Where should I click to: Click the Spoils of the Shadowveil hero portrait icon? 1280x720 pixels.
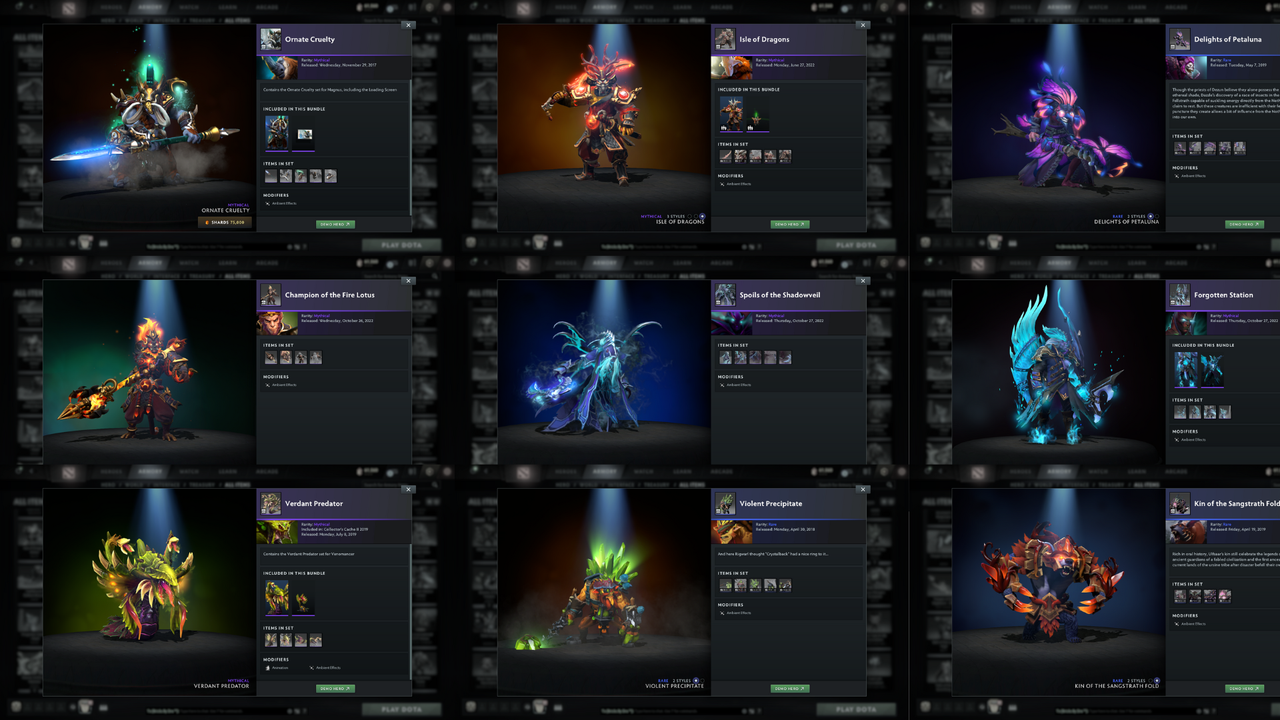725,297
